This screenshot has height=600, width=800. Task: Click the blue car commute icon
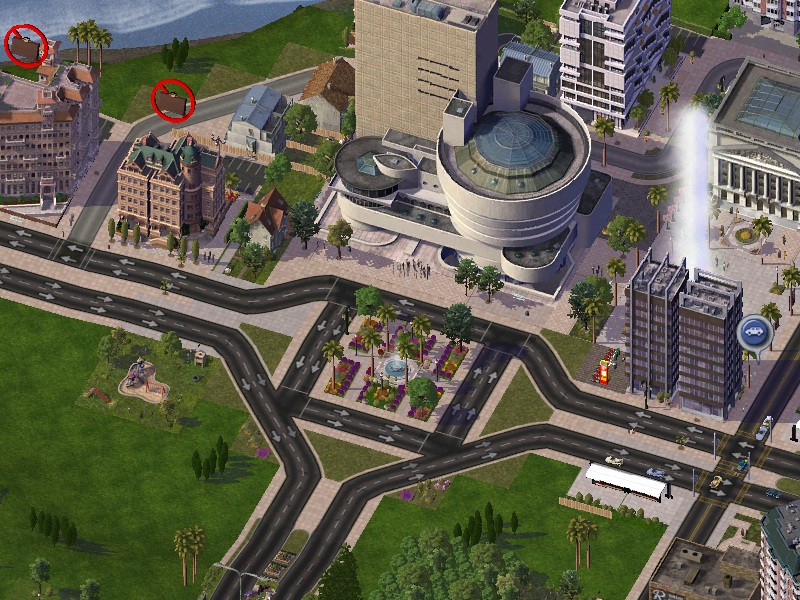coord(753,331)
